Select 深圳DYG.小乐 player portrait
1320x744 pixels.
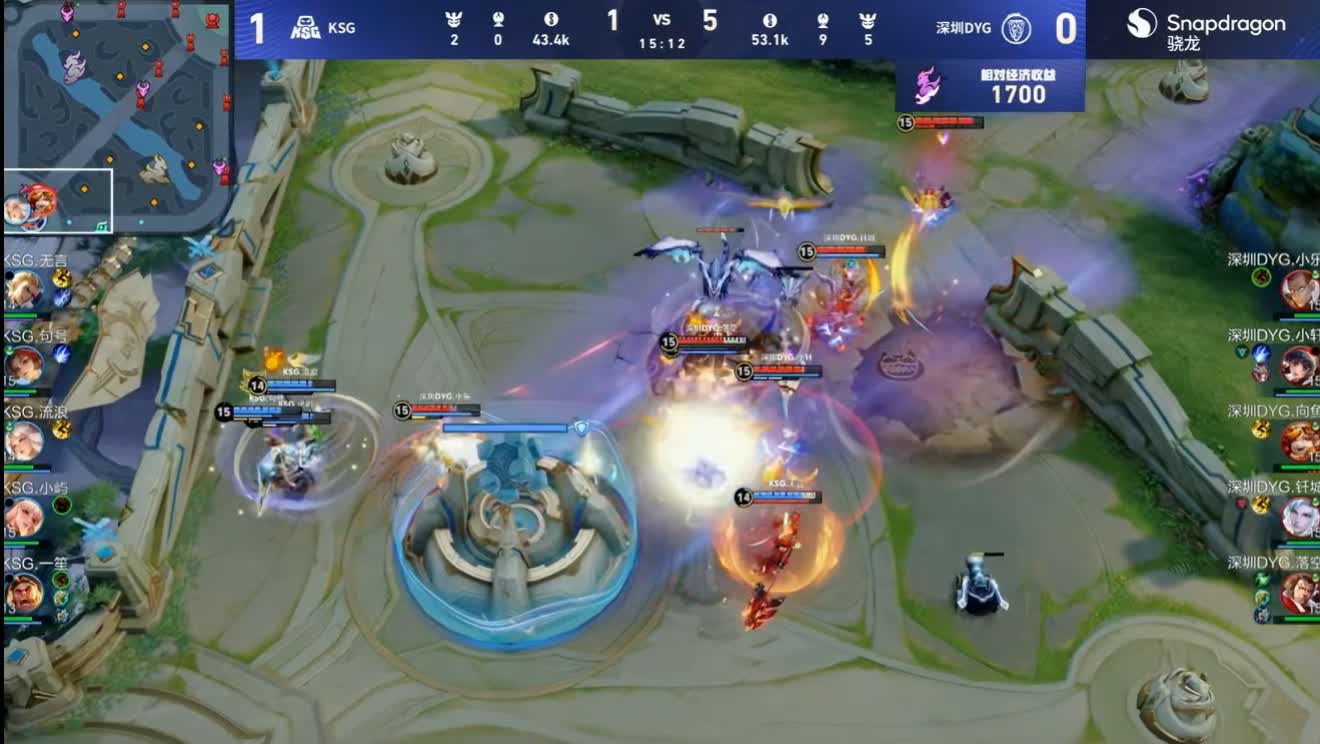[x=1299, y=290]
